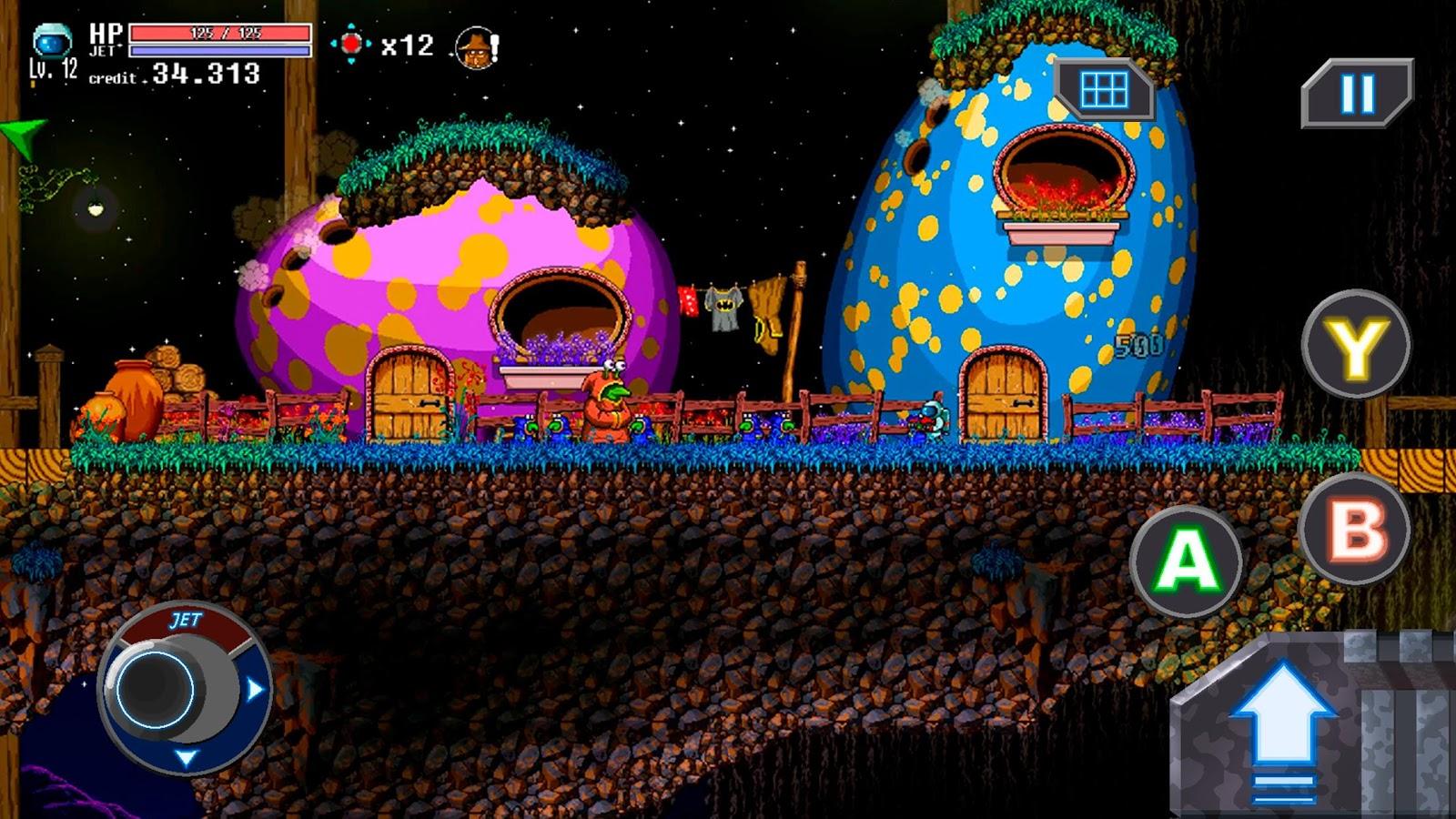Tap the virtual joystick knob
Image resolution: width=1456 pixels, height=819 pixels.
point(155,687)
